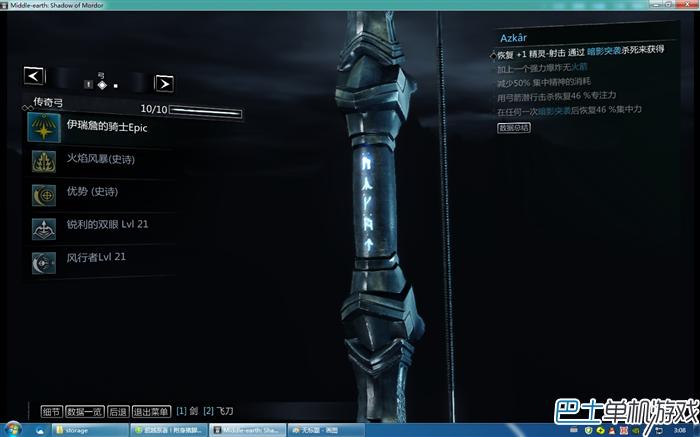Go back with the 后退 button
Viewport: 700px width, 437px height.
[118, 410]
